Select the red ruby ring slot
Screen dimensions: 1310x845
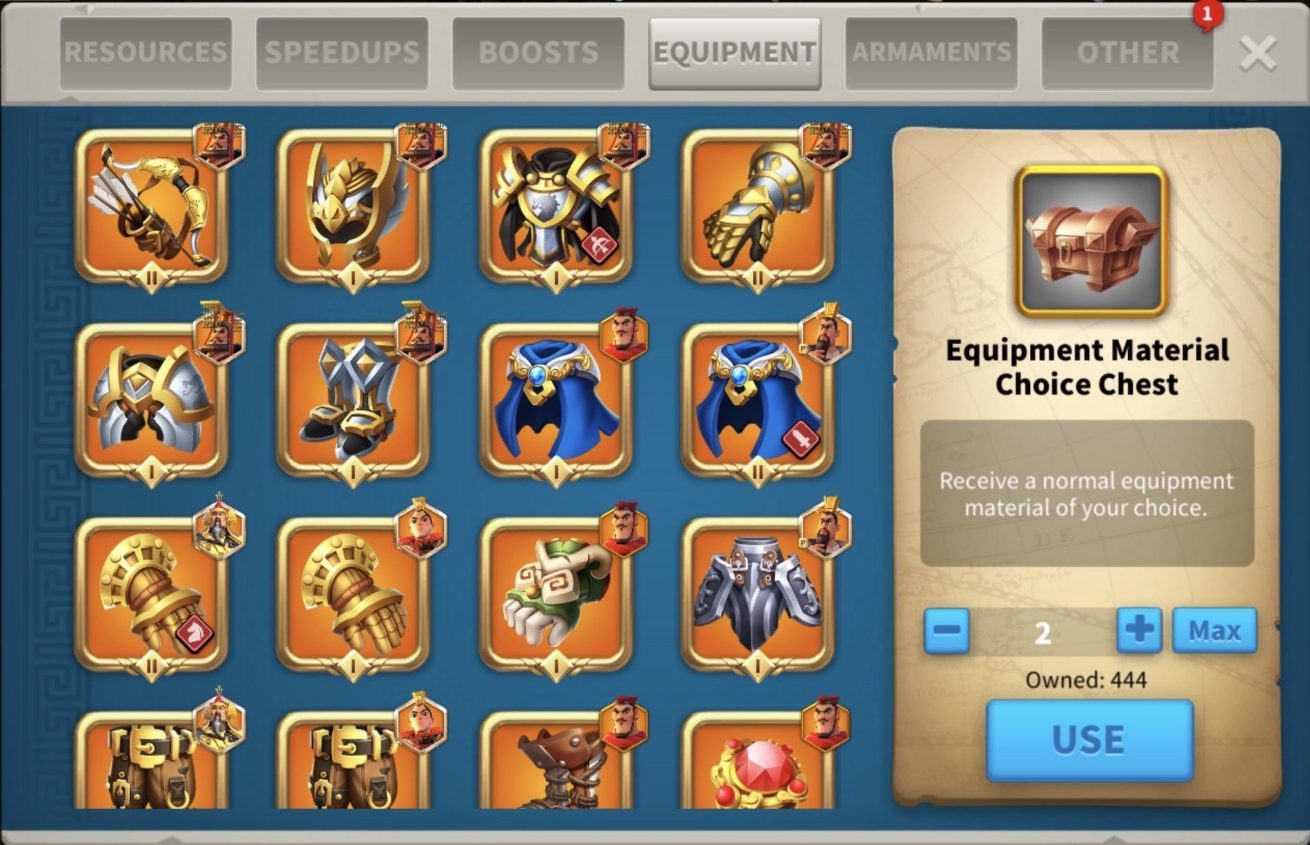757,765
